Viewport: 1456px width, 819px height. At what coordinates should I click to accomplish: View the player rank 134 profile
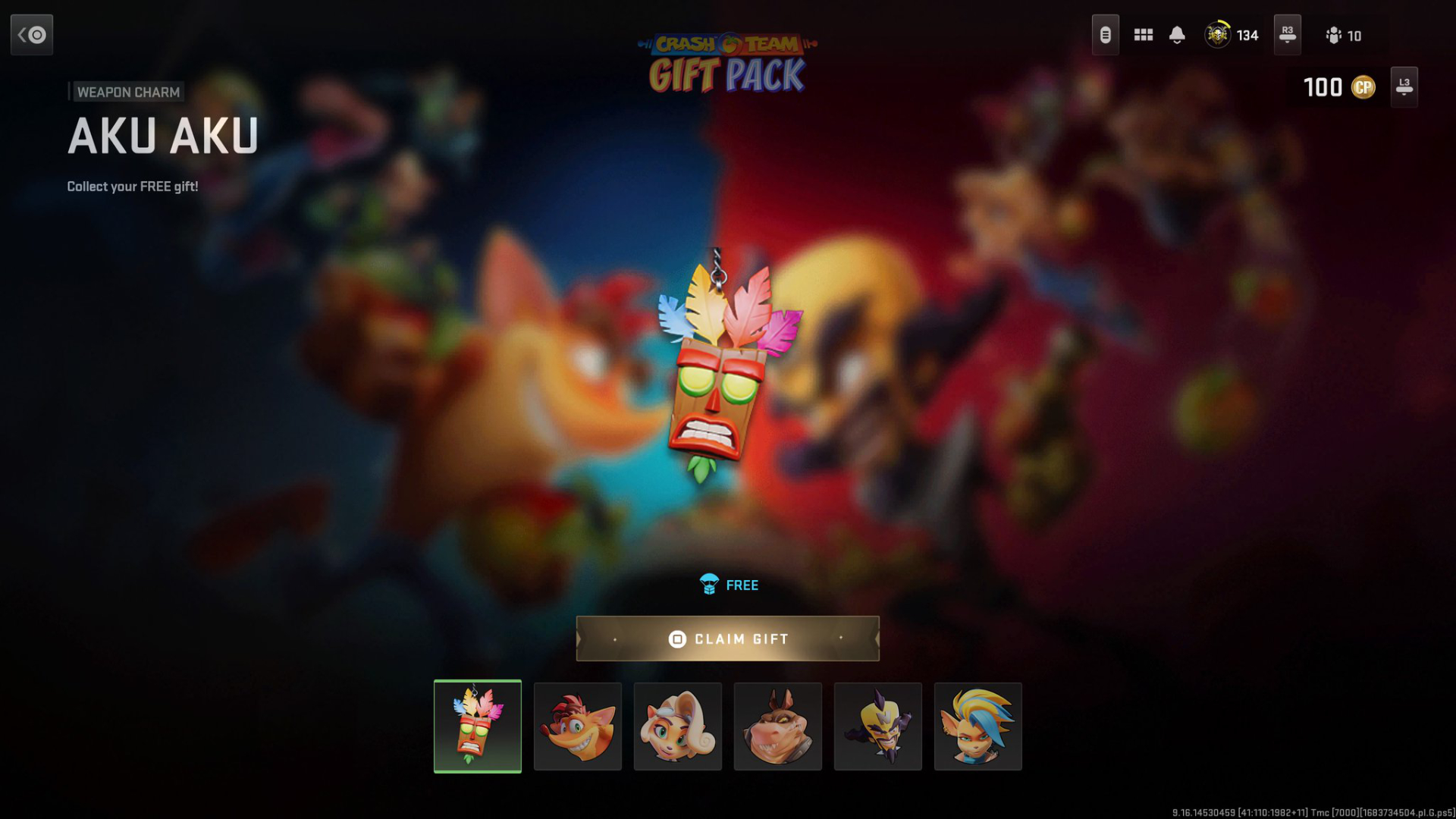[1232, 35]
